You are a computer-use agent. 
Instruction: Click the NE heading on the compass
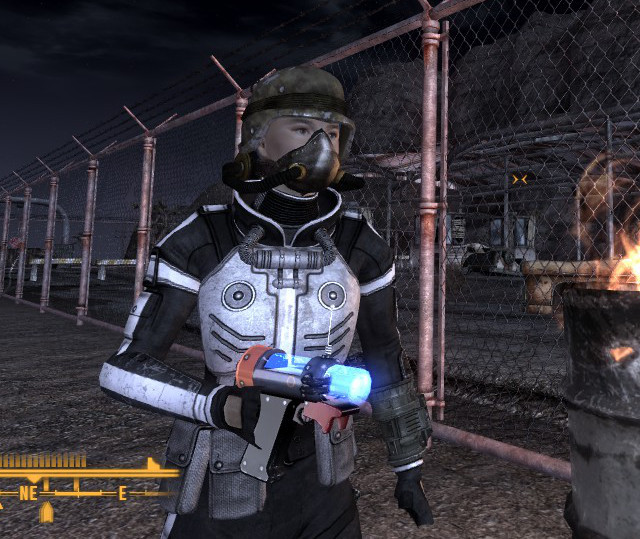27,492
